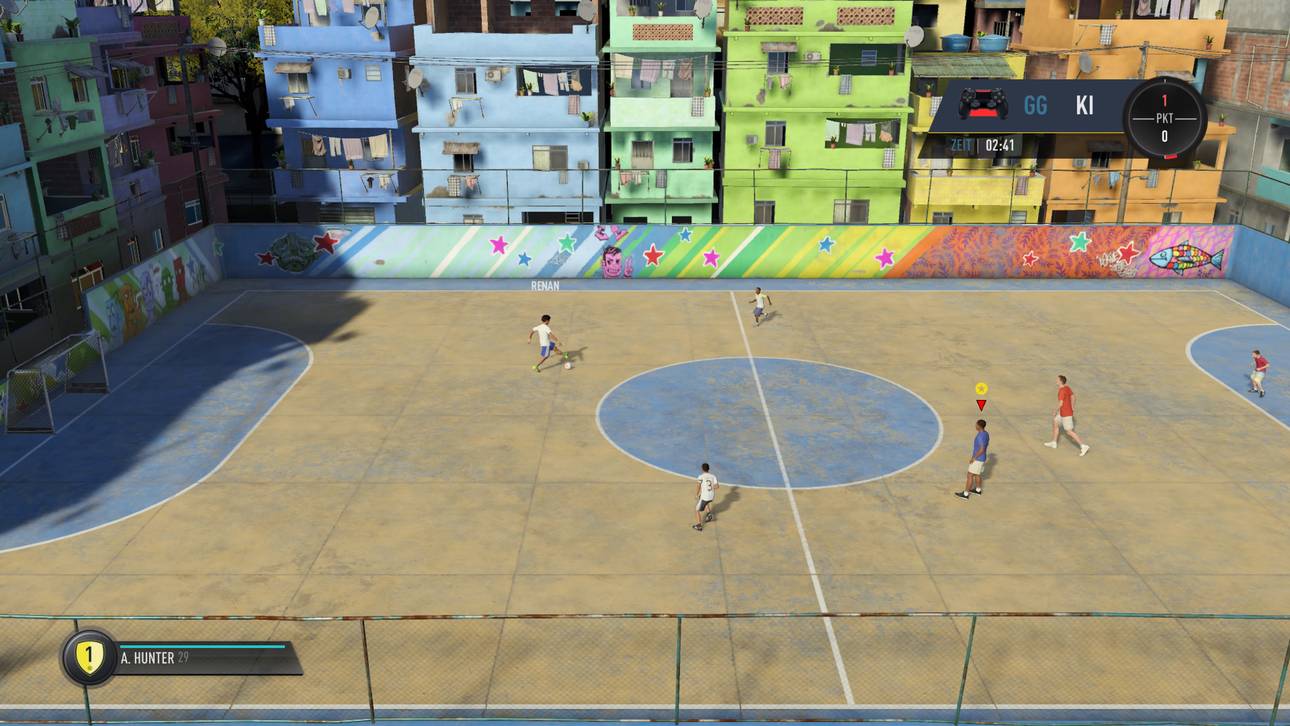Open the match timer showing 02:41

1000,143
